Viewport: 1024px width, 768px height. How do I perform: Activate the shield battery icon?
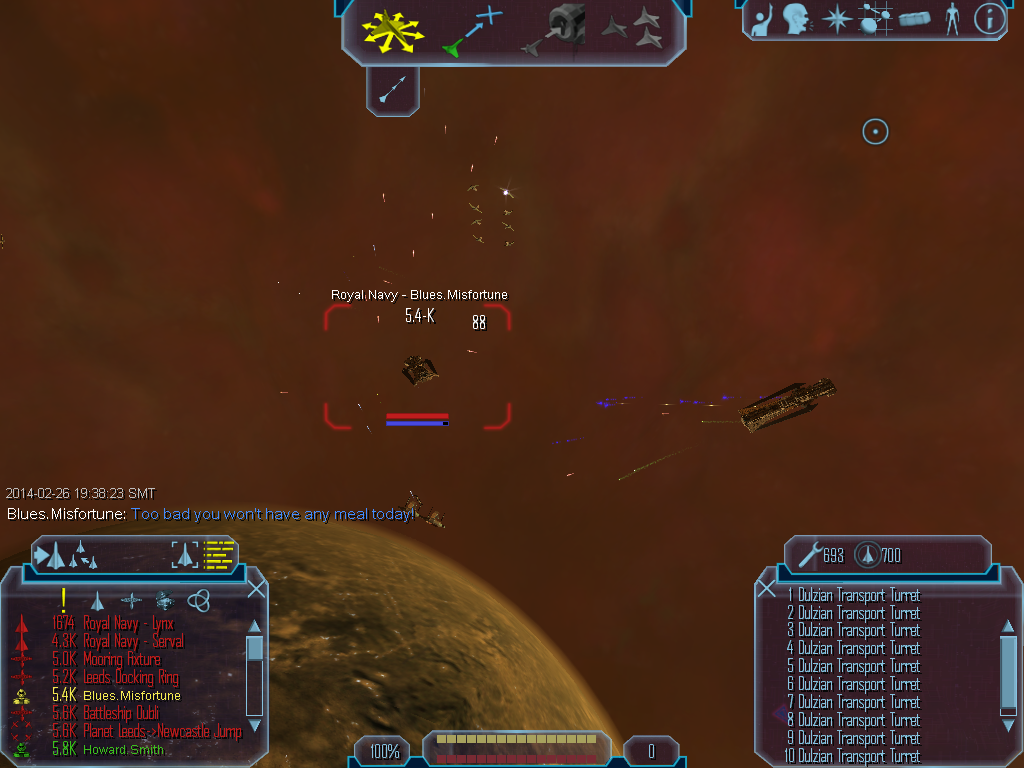coord(867,555)
